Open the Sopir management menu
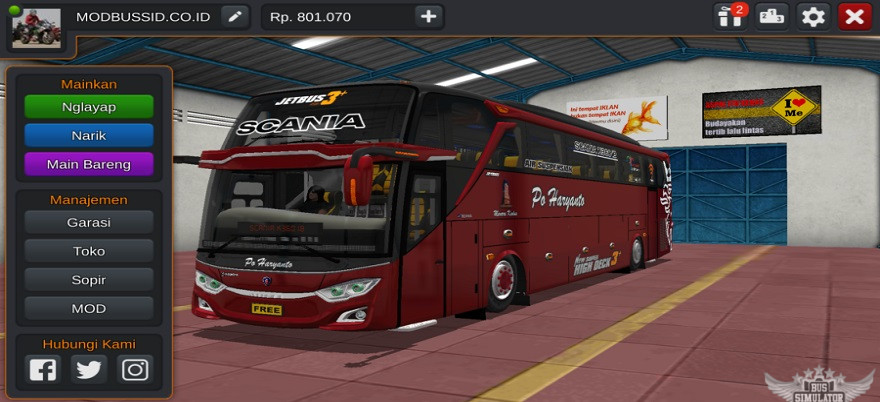 89,280
